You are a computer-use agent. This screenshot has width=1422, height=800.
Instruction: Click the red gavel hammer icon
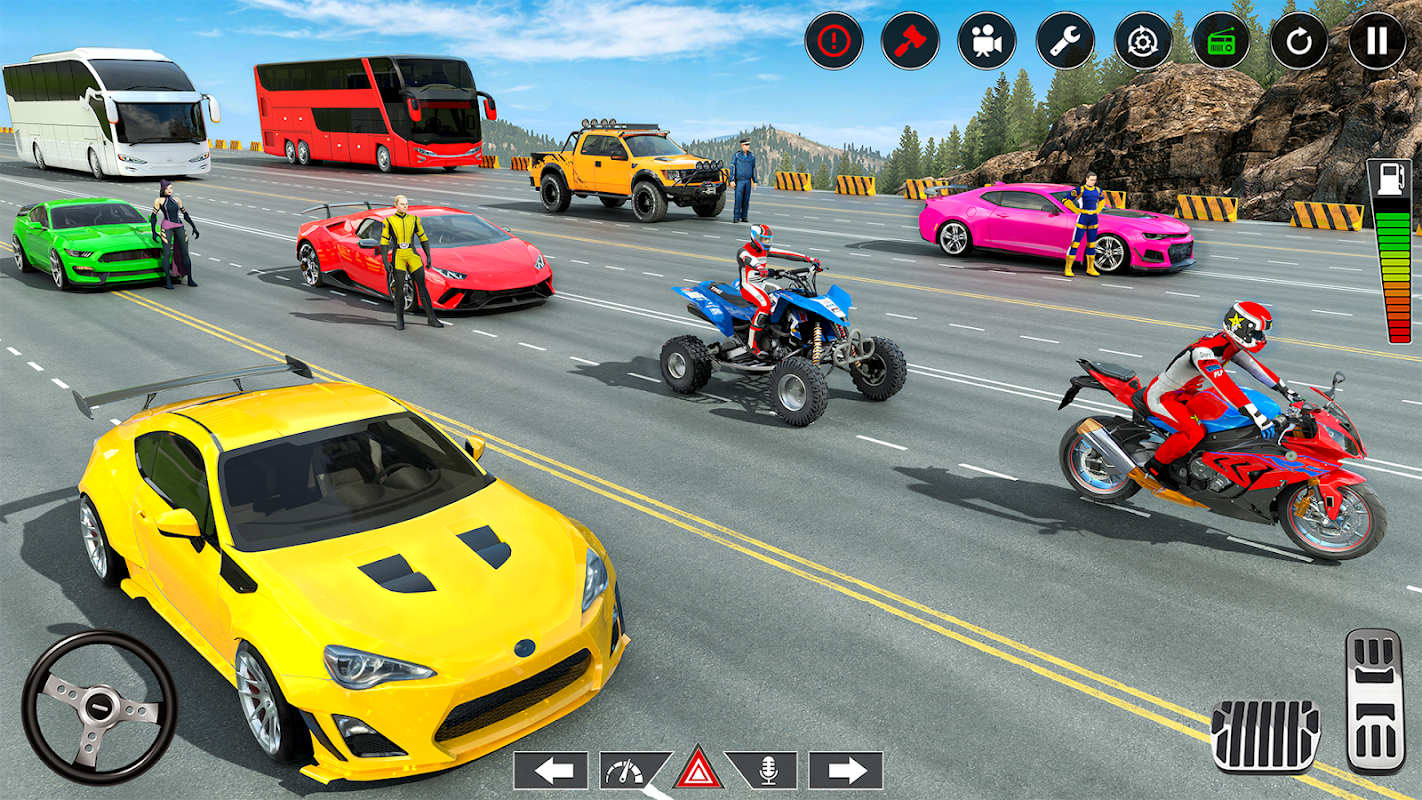point(910,41)
